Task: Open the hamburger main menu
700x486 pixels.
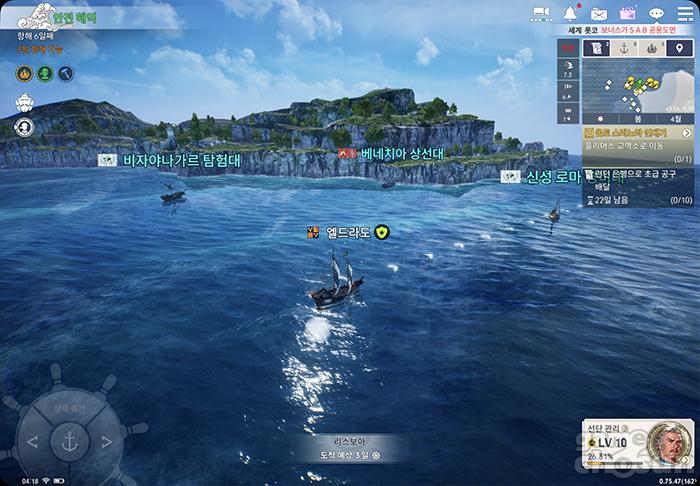Action: [684, 14]
